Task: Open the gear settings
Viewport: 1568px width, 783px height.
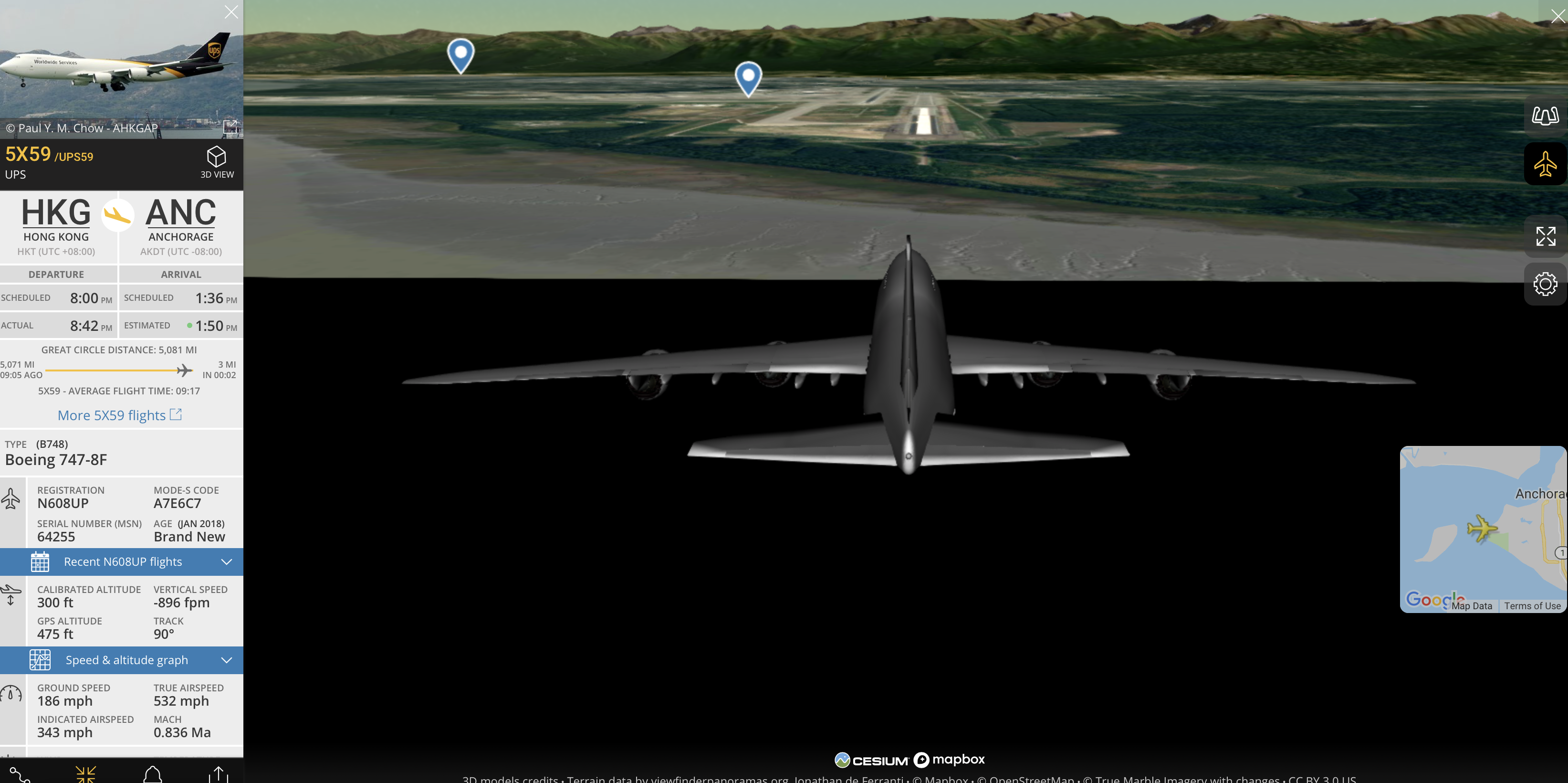Action: coord(1545,284)
